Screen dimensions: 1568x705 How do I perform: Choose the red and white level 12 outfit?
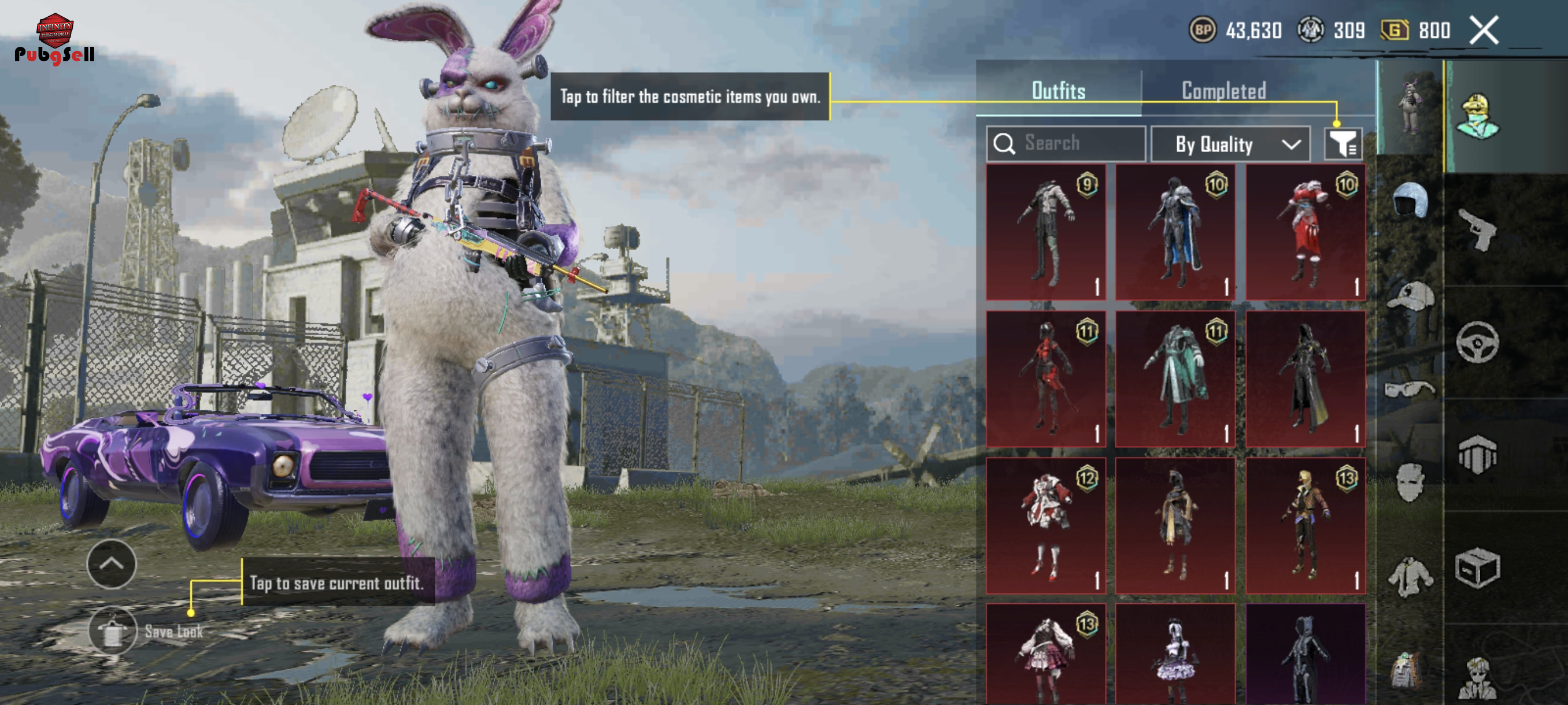click(1046, 525)
